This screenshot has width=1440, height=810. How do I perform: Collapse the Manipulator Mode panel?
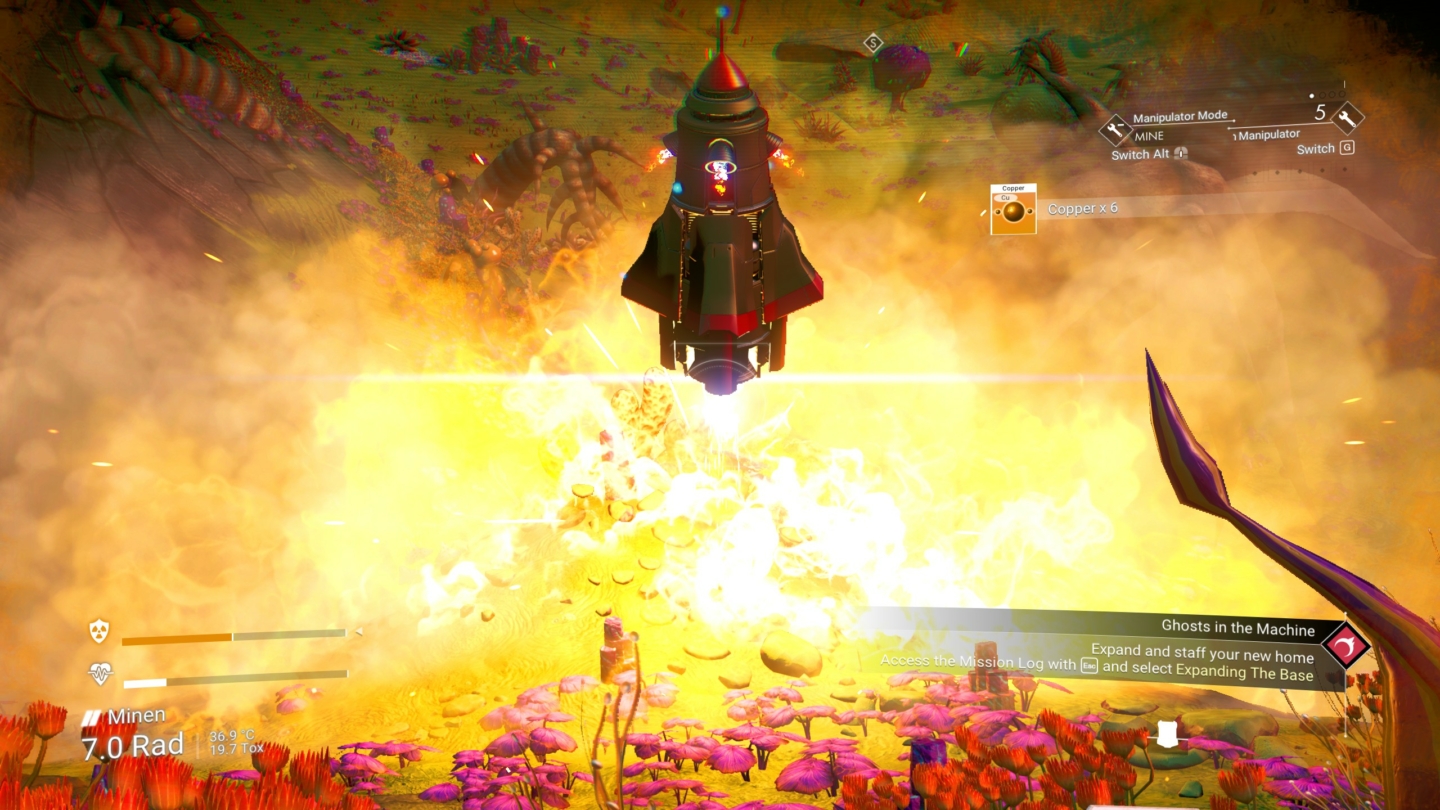(x=1180, y=115)
